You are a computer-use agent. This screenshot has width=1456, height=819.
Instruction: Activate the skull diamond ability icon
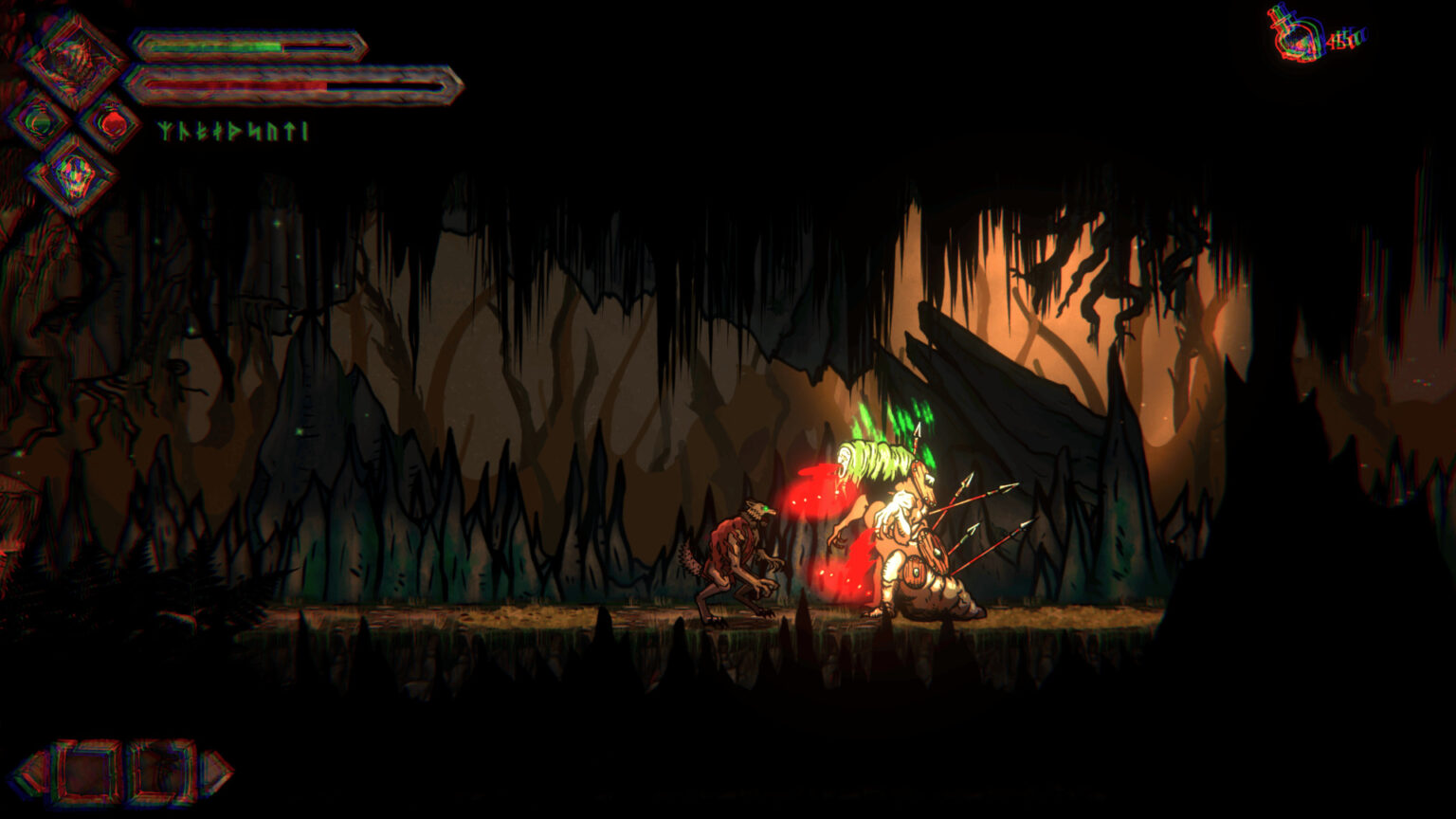(73, 175)
